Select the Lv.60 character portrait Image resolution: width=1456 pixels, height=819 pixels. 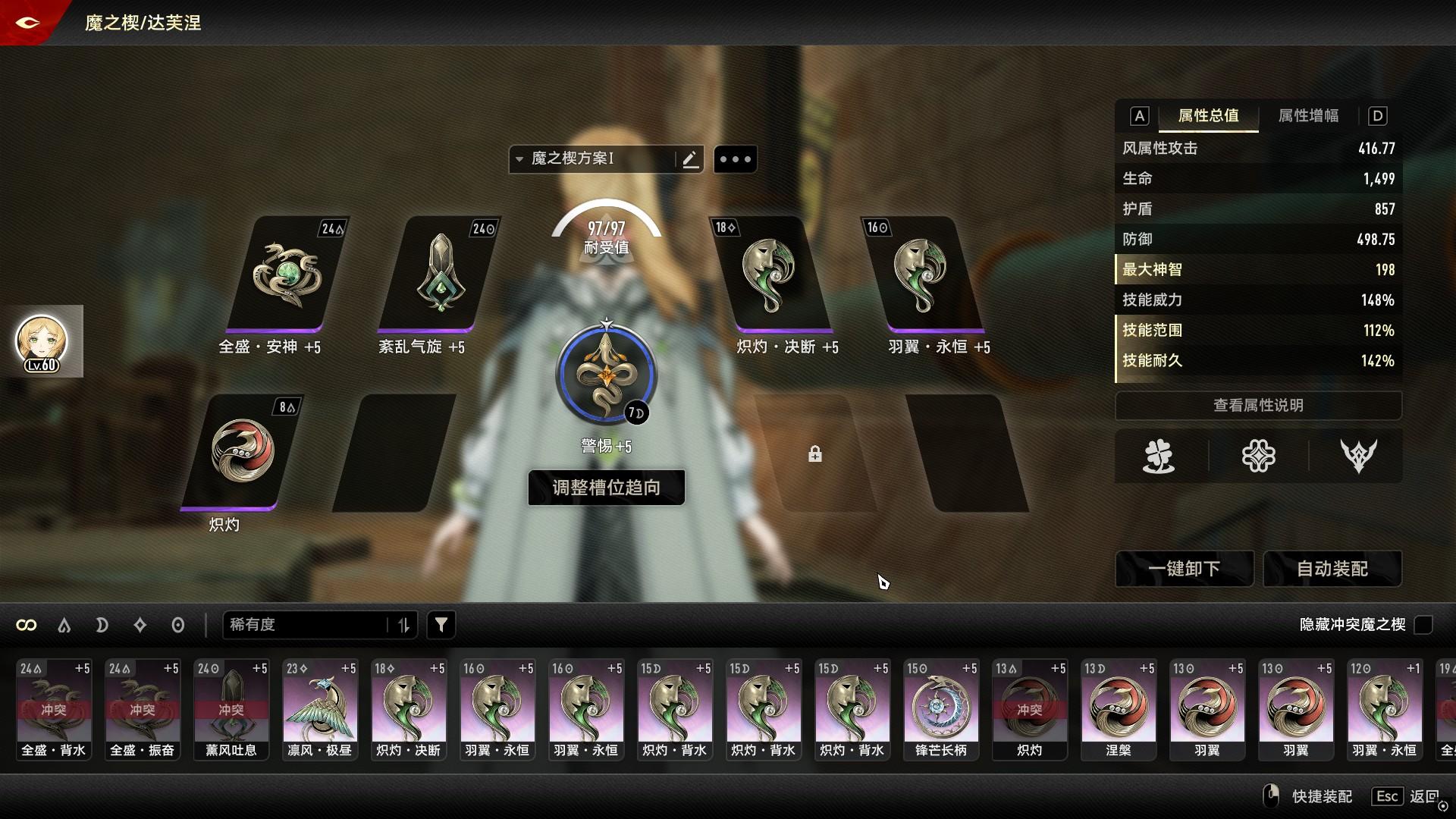(x=42, y=341)
